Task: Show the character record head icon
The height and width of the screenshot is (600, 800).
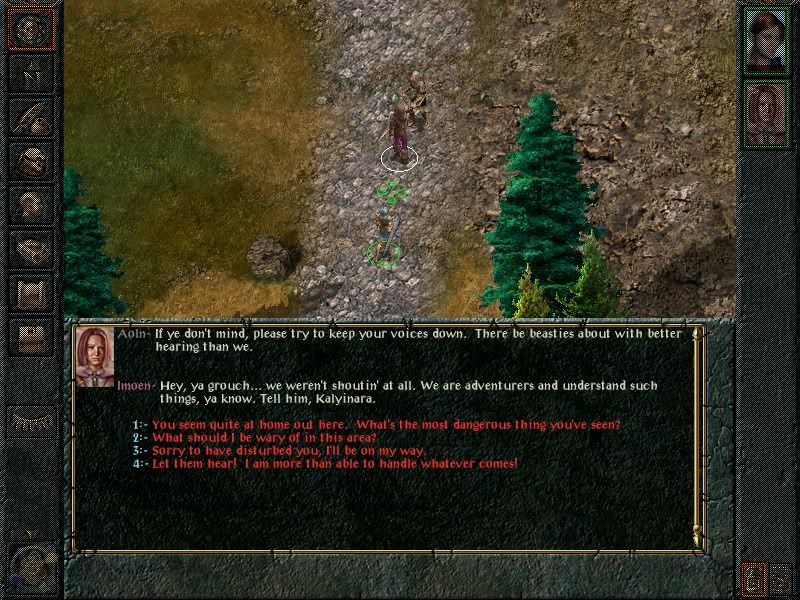Action: 31,205
